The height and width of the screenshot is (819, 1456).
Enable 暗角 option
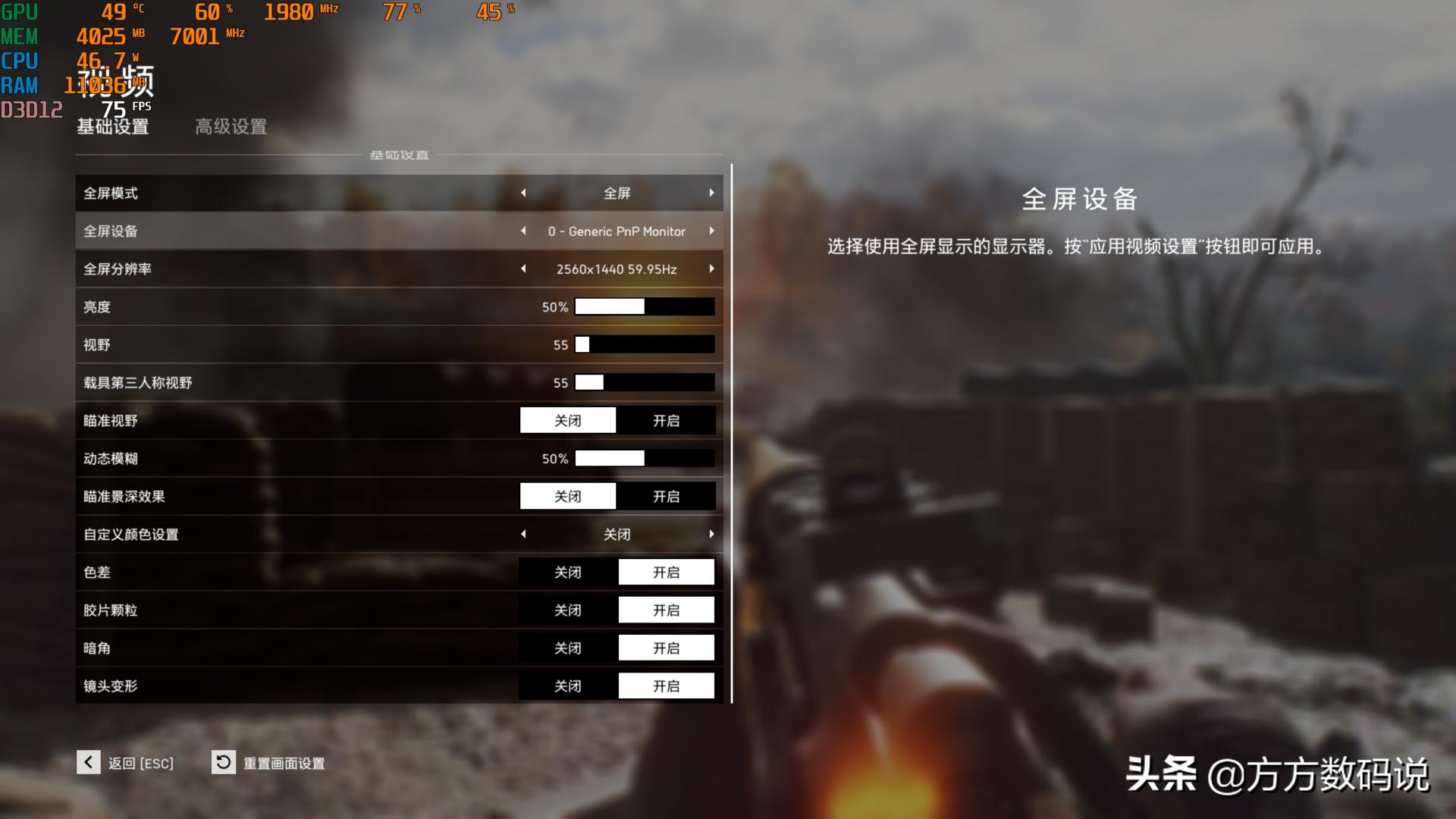point(666,648)
